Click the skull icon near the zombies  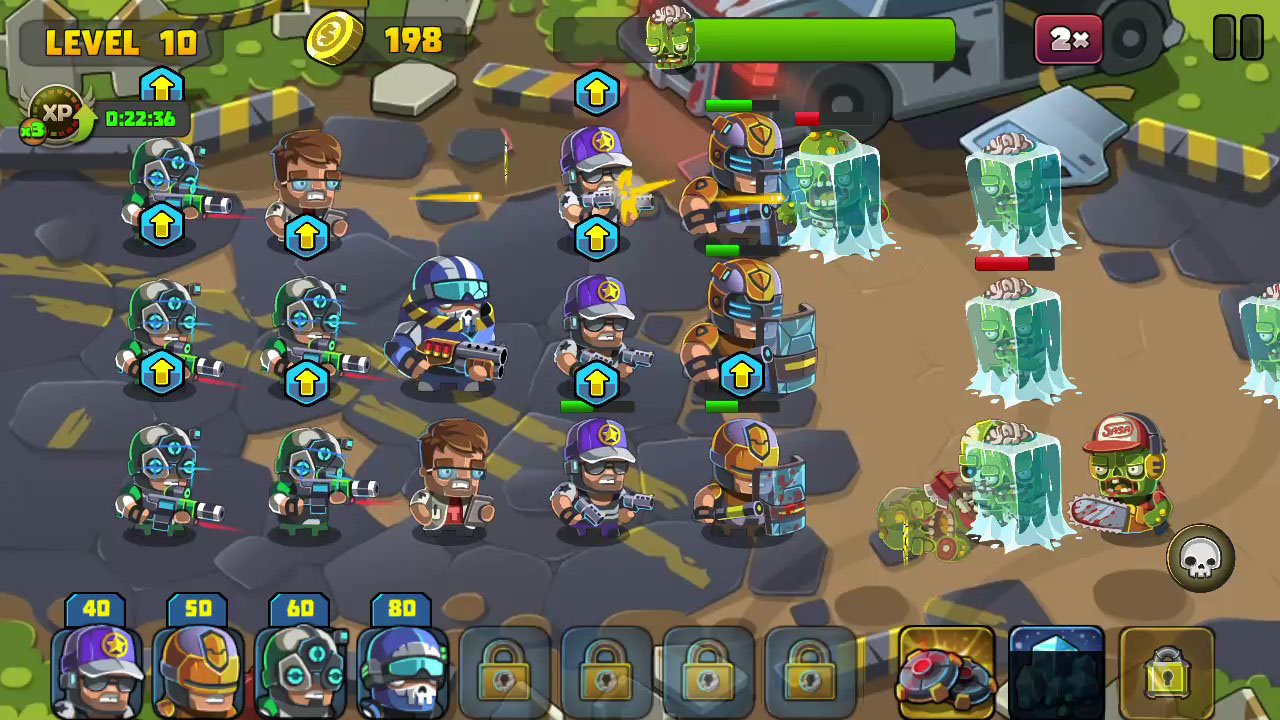click(1200, 557)
